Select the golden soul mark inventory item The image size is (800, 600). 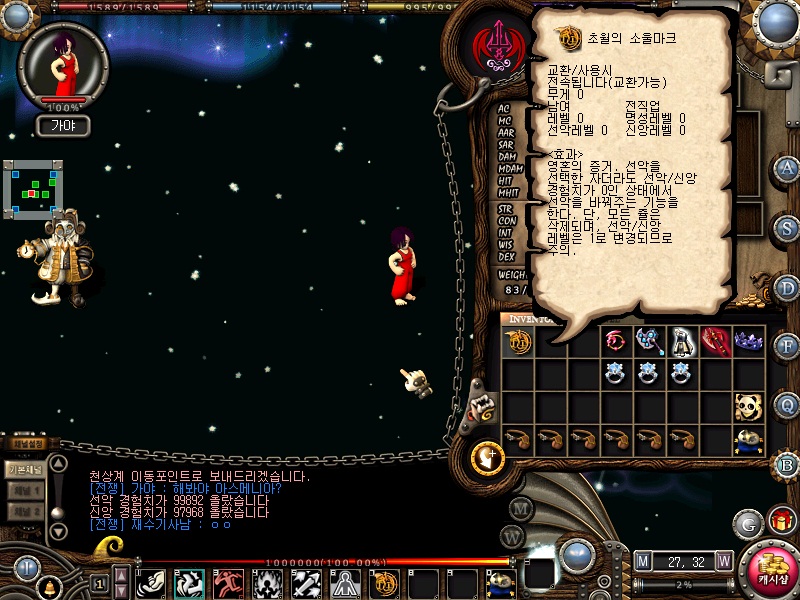518,342
